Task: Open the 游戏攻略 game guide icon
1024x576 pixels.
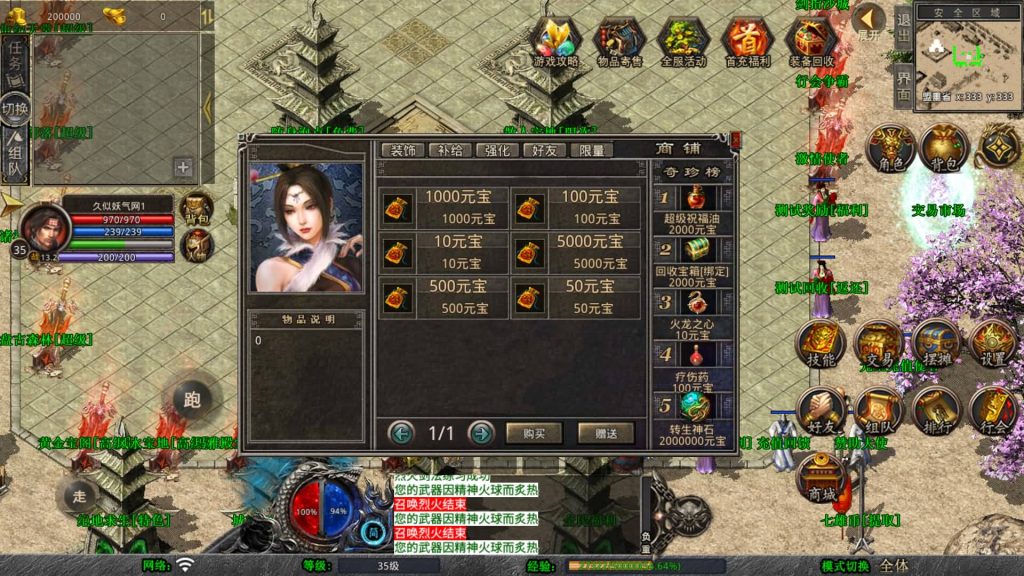Action: click(556, 43)
